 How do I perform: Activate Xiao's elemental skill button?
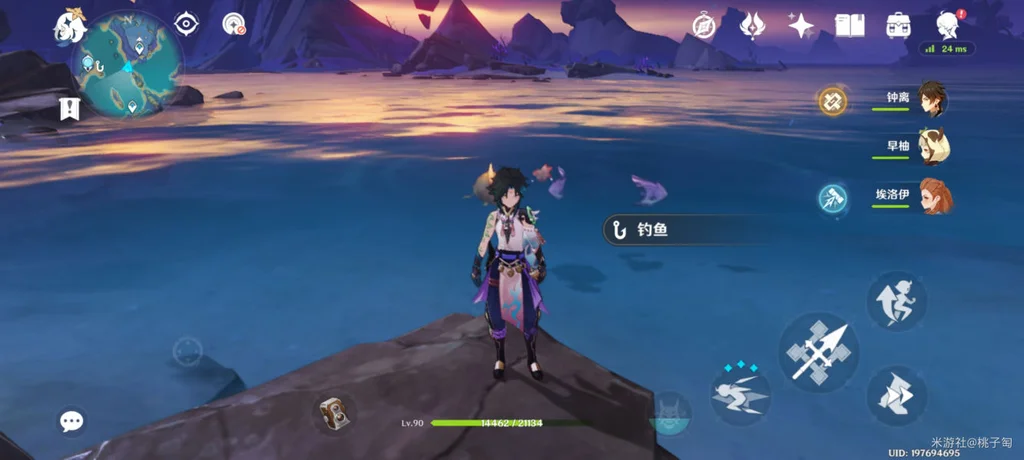(x=741, y=392)
